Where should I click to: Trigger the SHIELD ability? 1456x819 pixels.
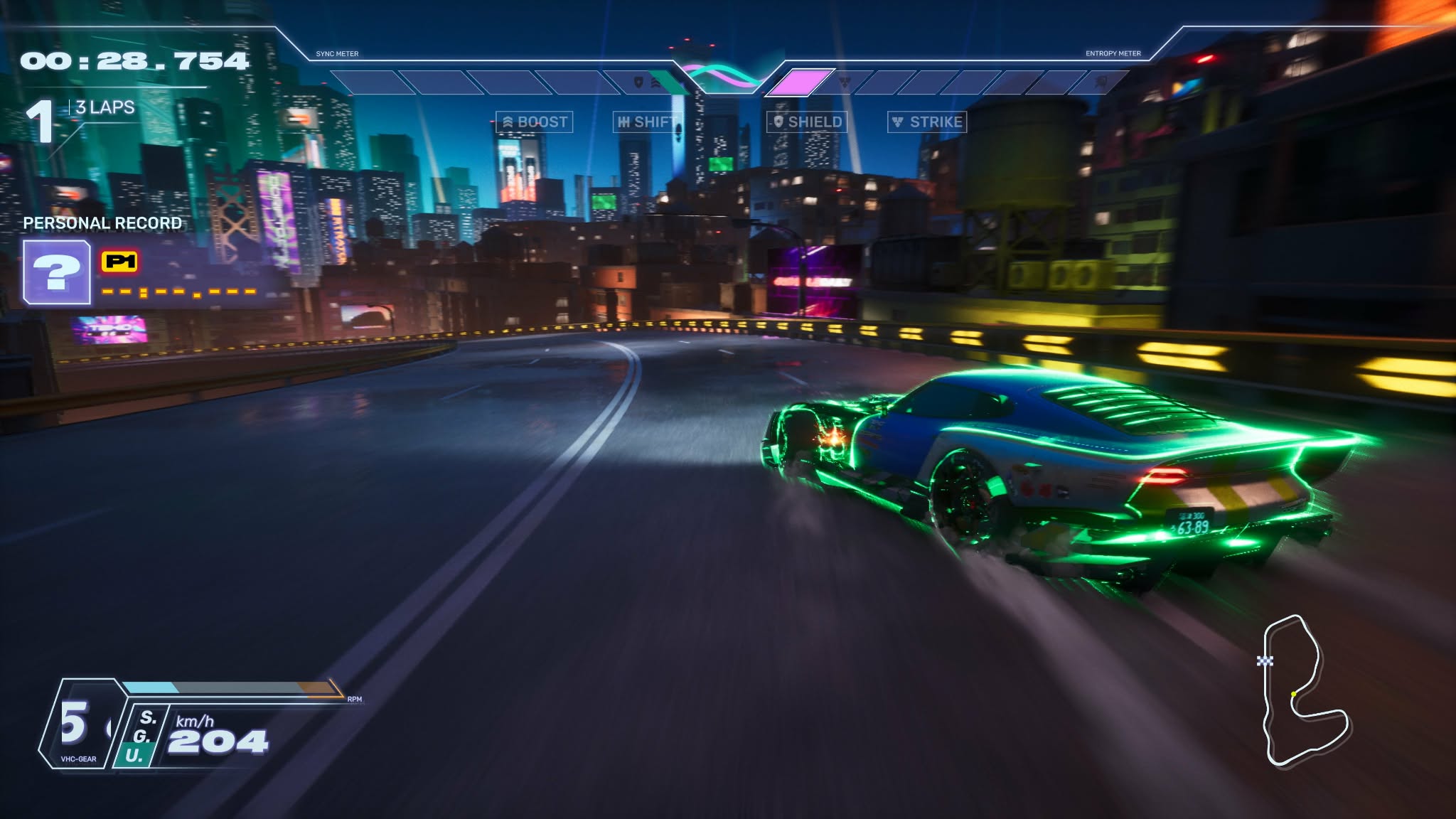tap(807, 122)
